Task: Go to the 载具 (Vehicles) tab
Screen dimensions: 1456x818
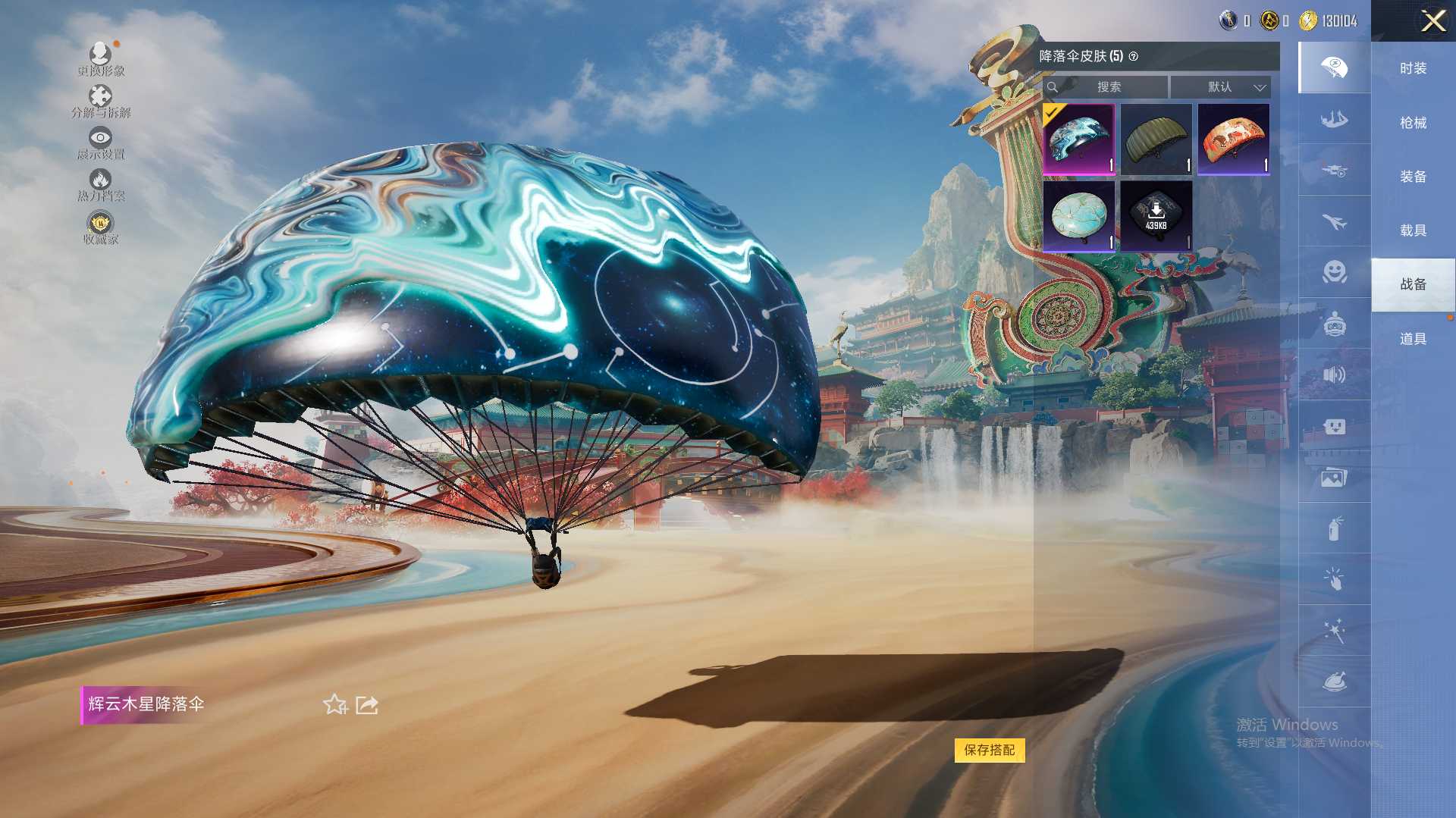Action: coord(1413,230)
